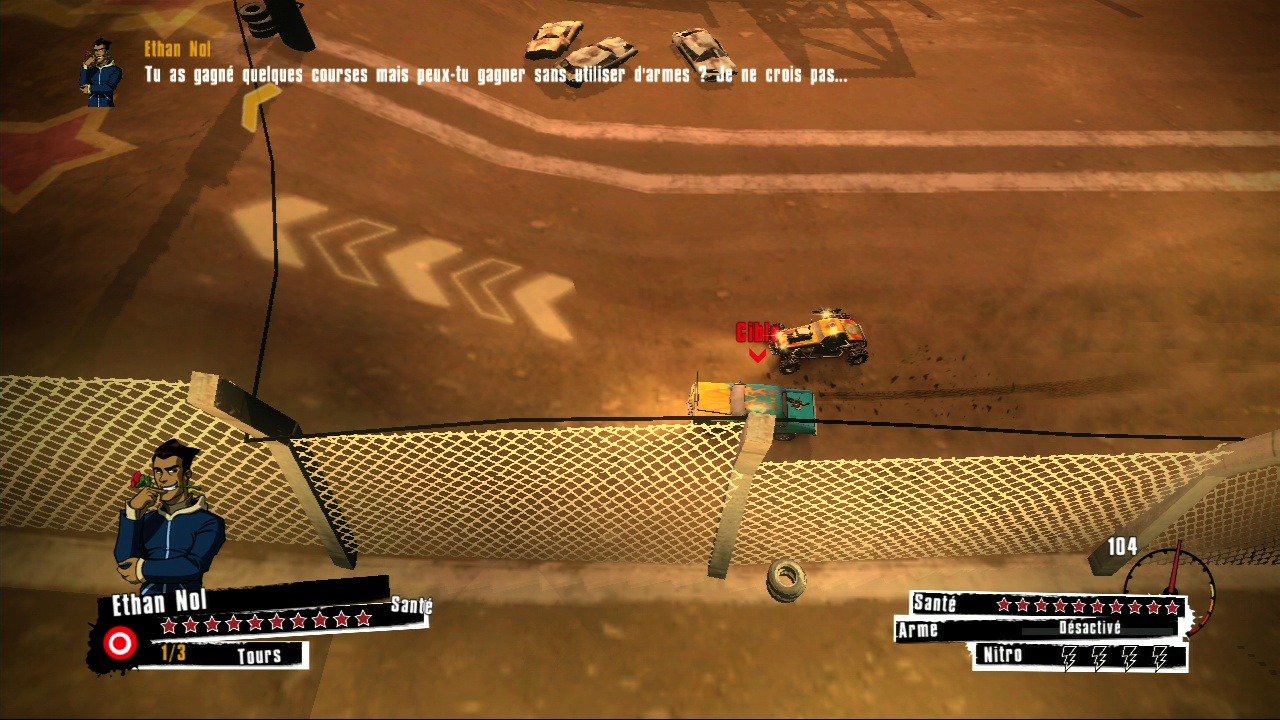Select the first Nitro lightning bolt icon

coord(1069,657)
